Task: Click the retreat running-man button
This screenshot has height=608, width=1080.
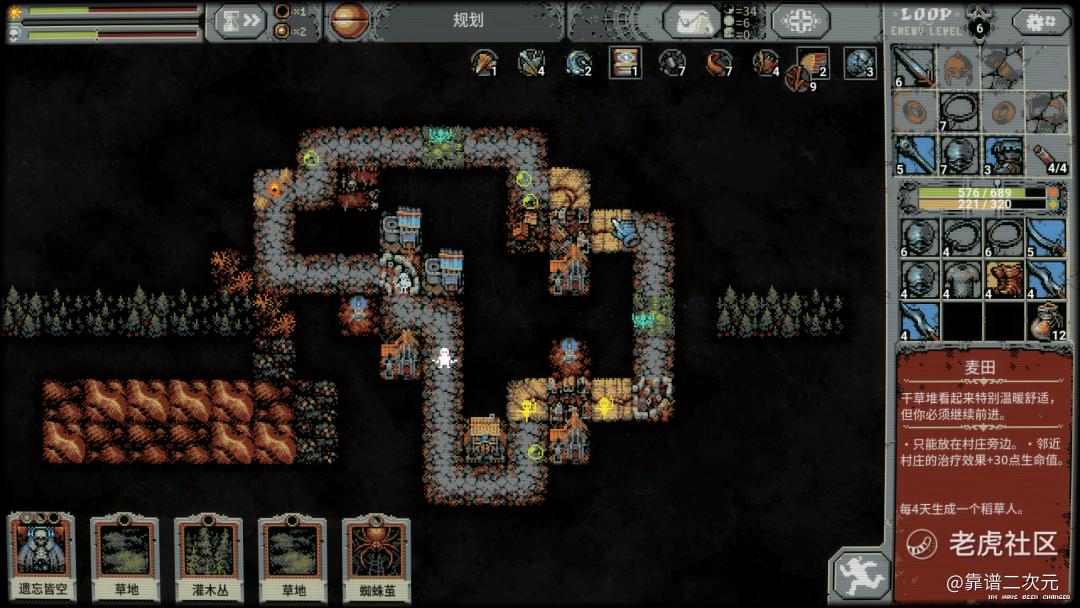Action: pos(858,575)
